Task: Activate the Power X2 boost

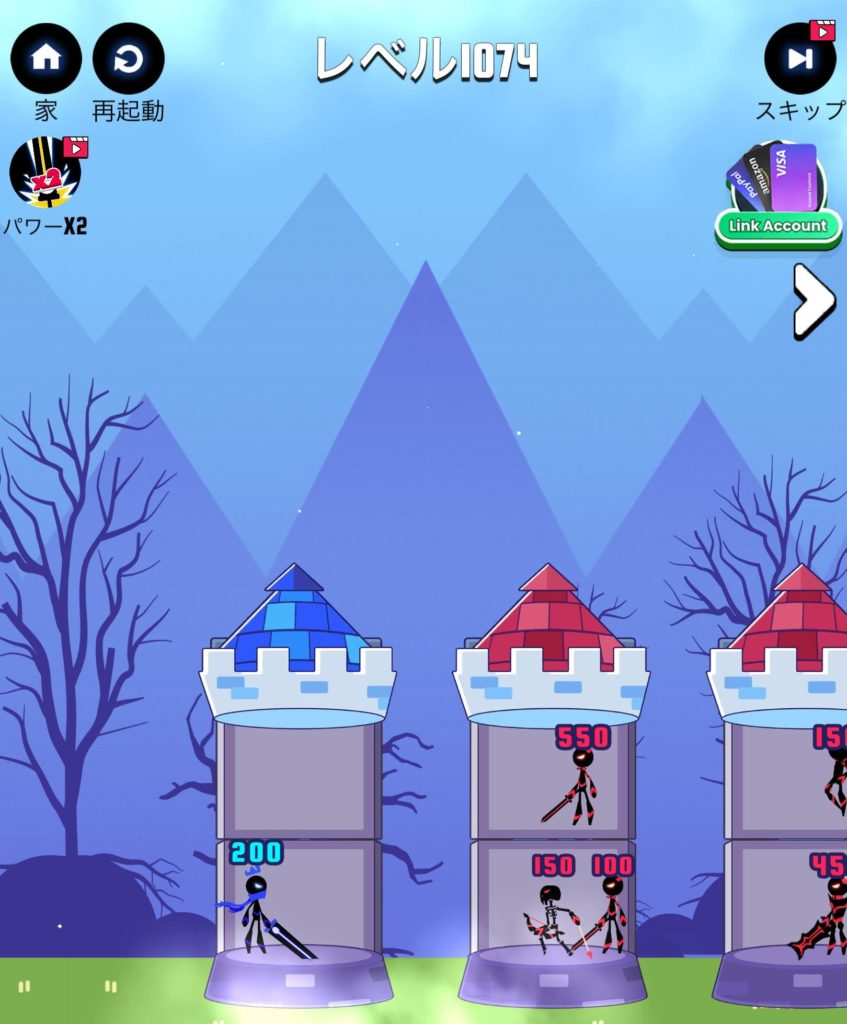Action: [46, 173]
